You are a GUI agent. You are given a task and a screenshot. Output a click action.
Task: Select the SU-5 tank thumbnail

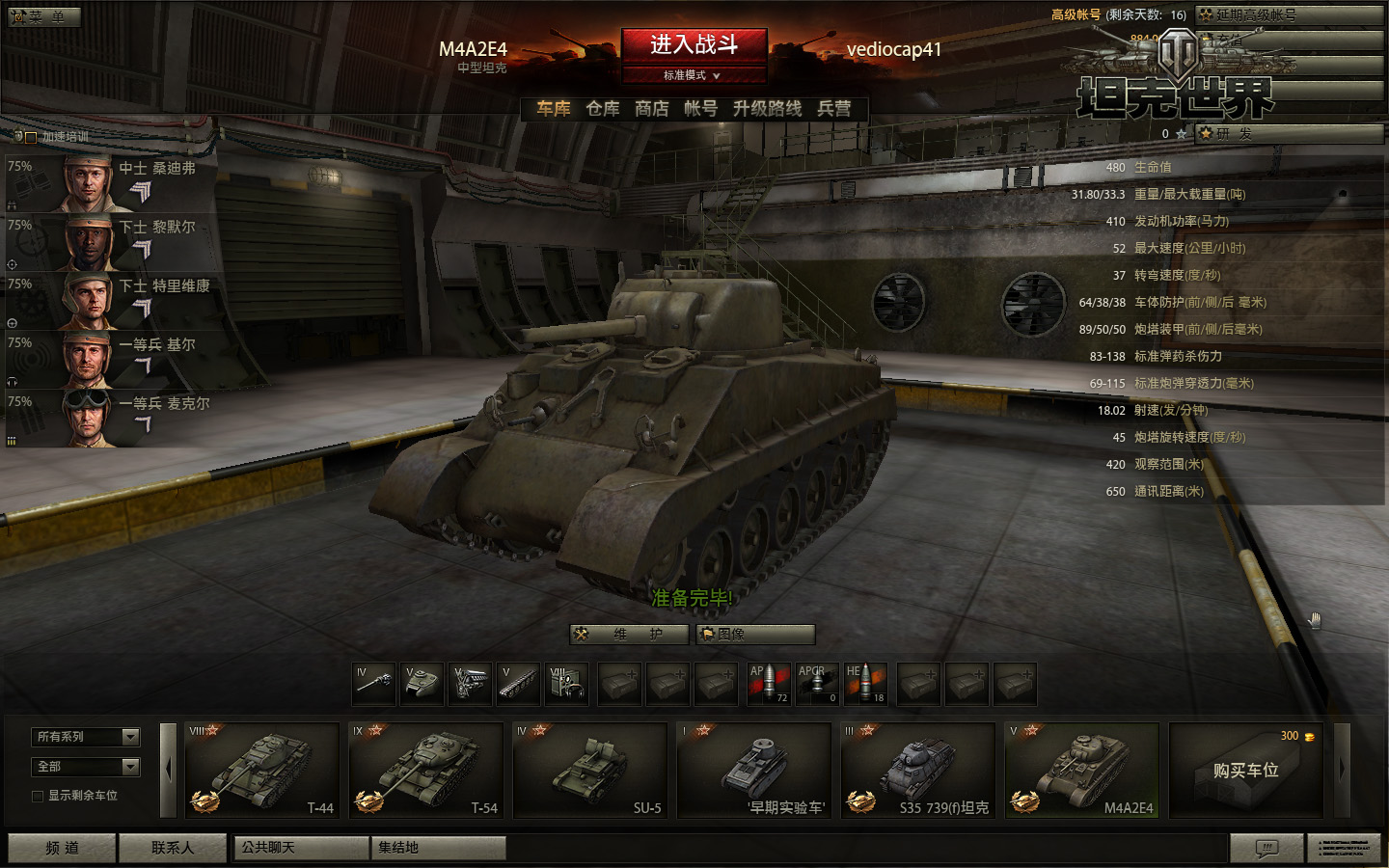[589, 770]
